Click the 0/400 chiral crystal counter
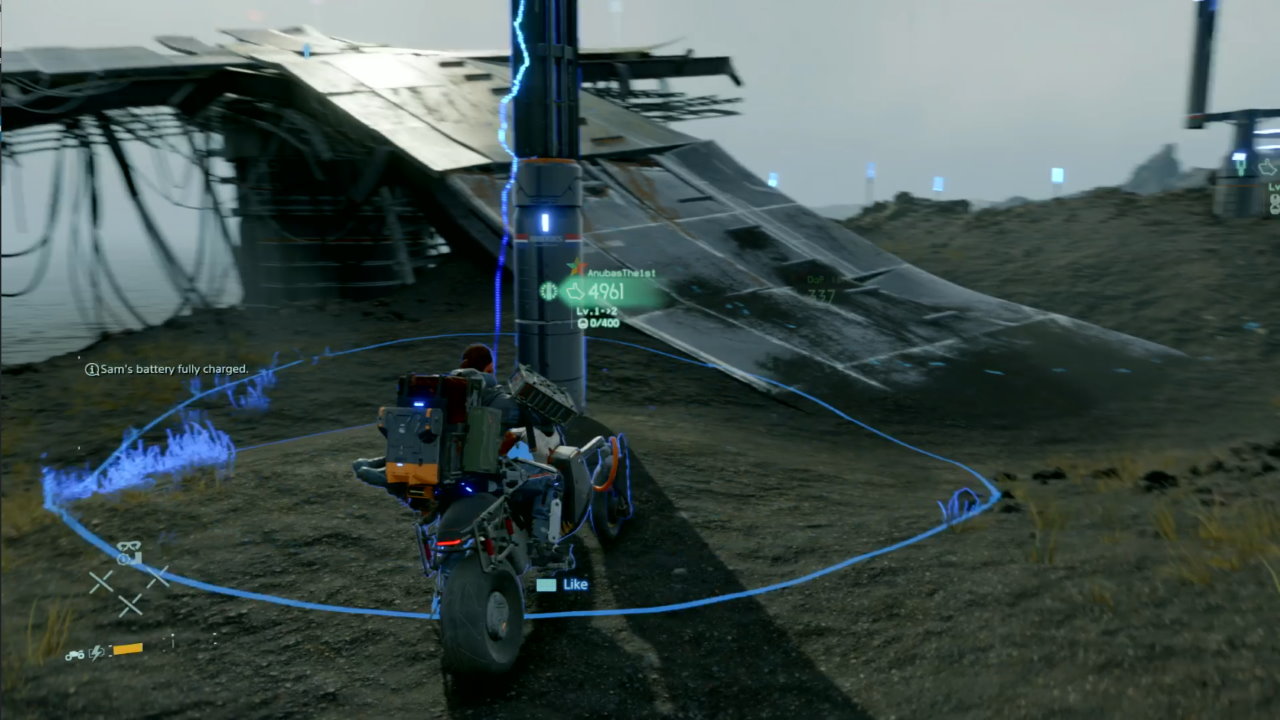The width and height of the screenshot is (1280, 720). click(603, 322)
